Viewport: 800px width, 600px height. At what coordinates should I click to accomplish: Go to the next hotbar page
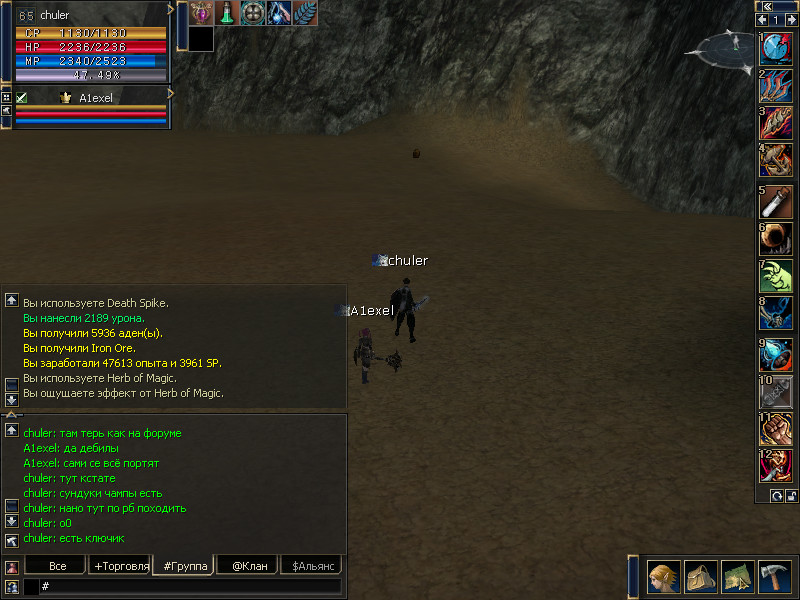pos(789,20)
